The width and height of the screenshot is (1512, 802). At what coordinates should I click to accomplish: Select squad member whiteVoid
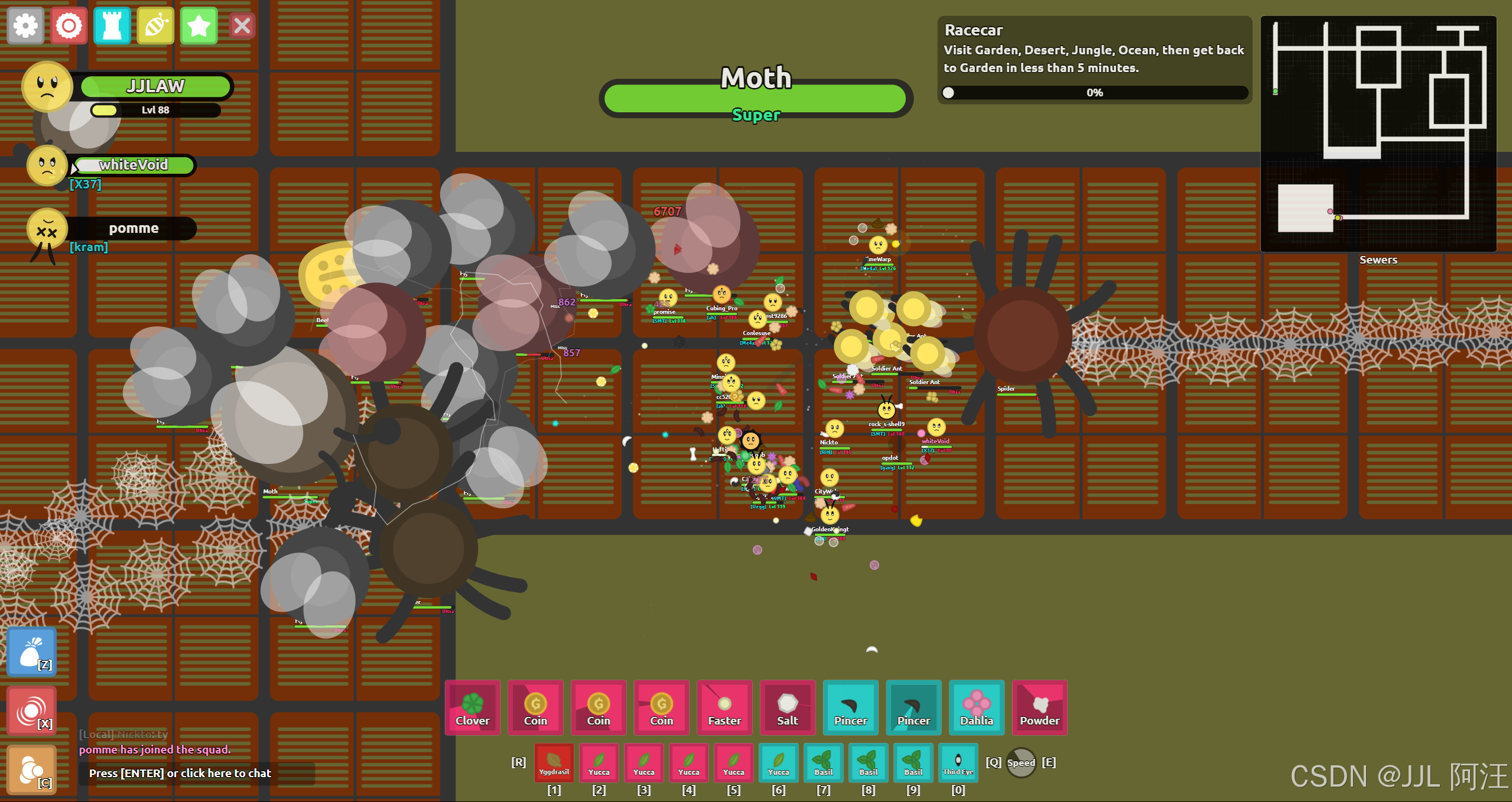click(133, 165)
